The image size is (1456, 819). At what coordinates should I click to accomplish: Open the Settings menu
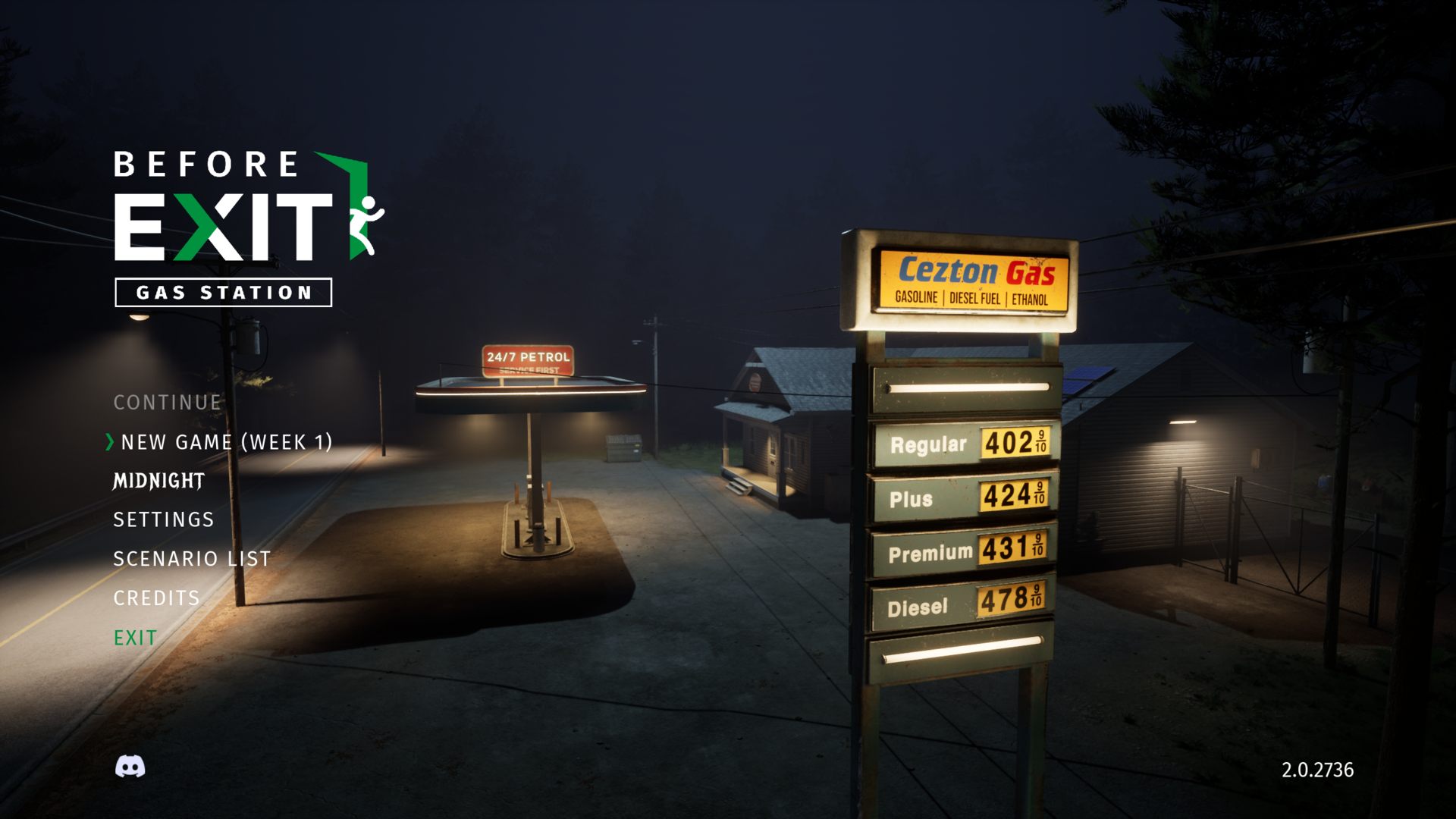click(x=164, y=520)
